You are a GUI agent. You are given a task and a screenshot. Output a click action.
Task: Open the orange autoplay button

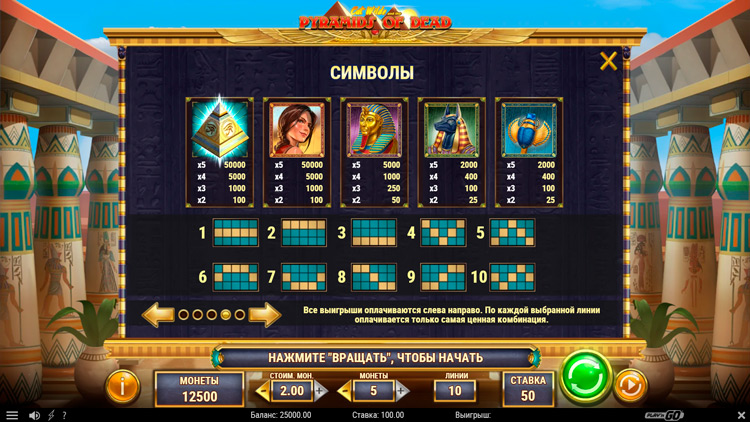click(630, 385)
